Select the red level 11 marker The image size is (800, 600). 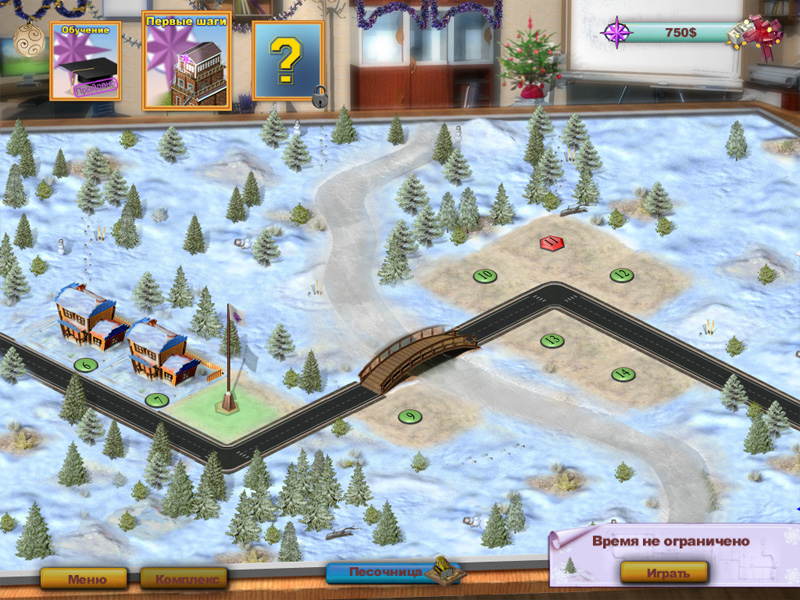point(550,243)
